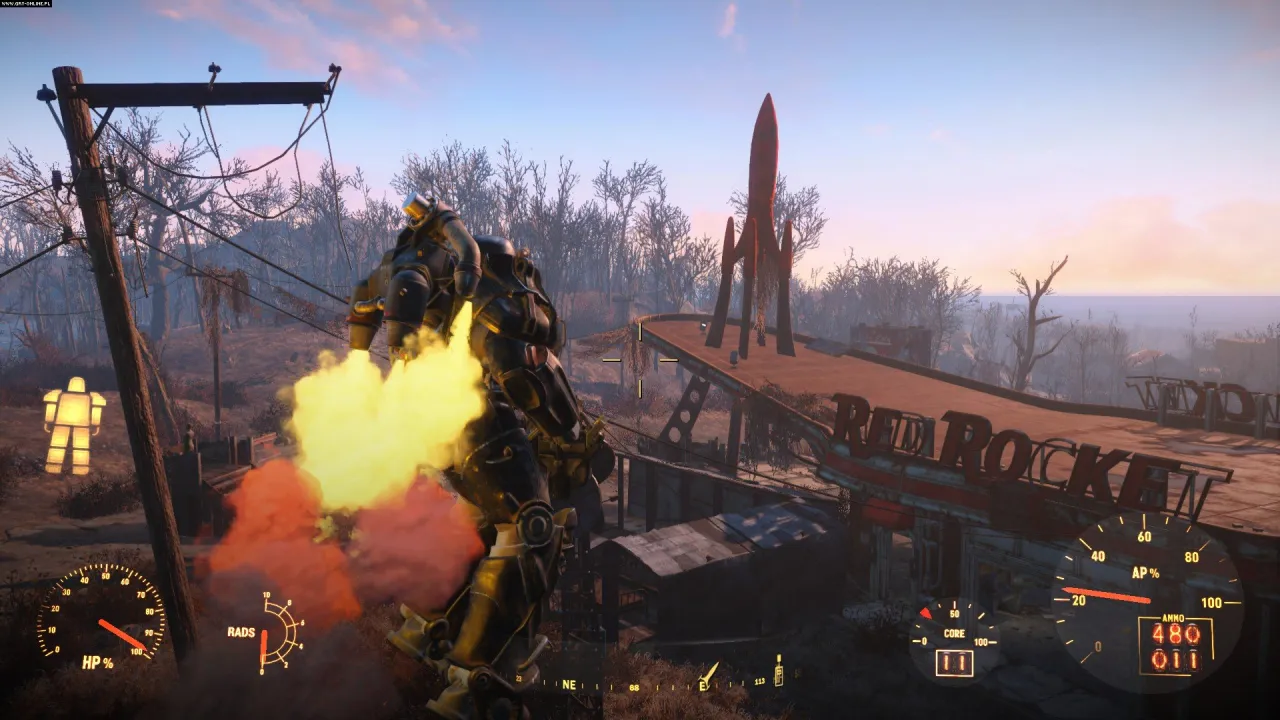Click the building marker on the compass

tap(778, 670)
